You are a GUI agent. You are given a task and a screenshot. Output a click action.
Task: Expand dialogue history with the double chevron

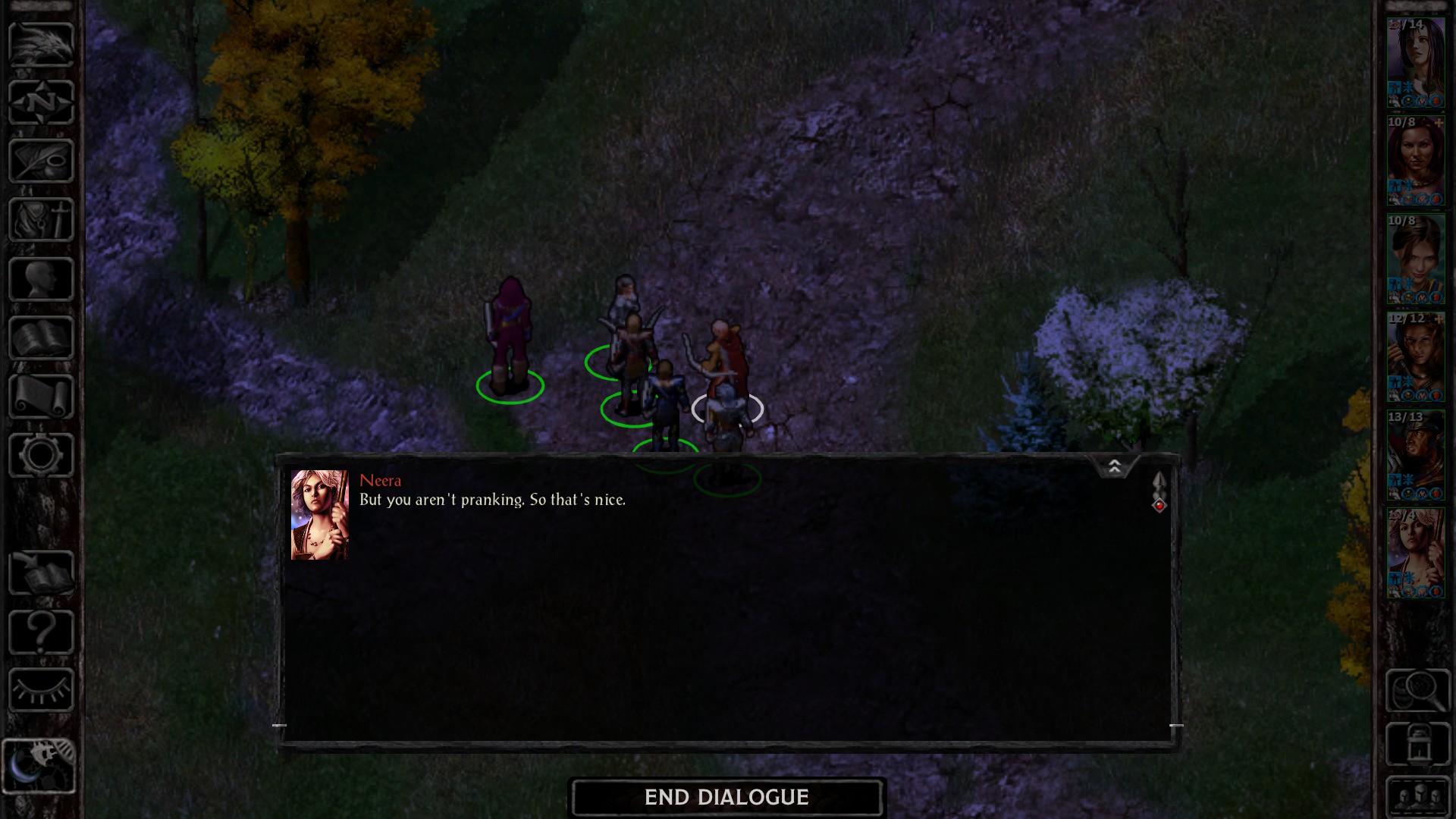click(x=1115, y=466)
